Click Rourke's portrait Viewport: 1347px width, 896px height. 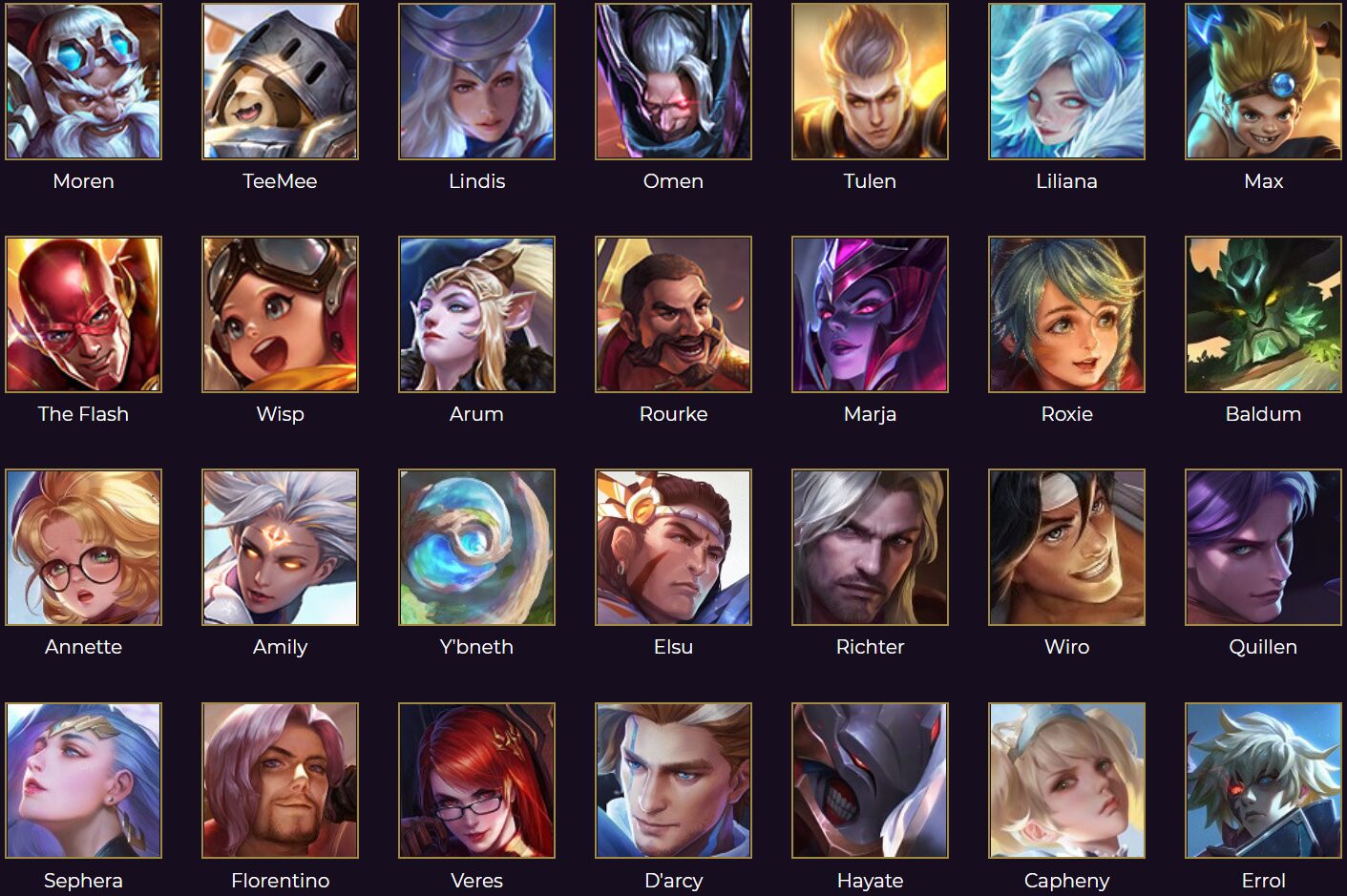click(673, 314)
